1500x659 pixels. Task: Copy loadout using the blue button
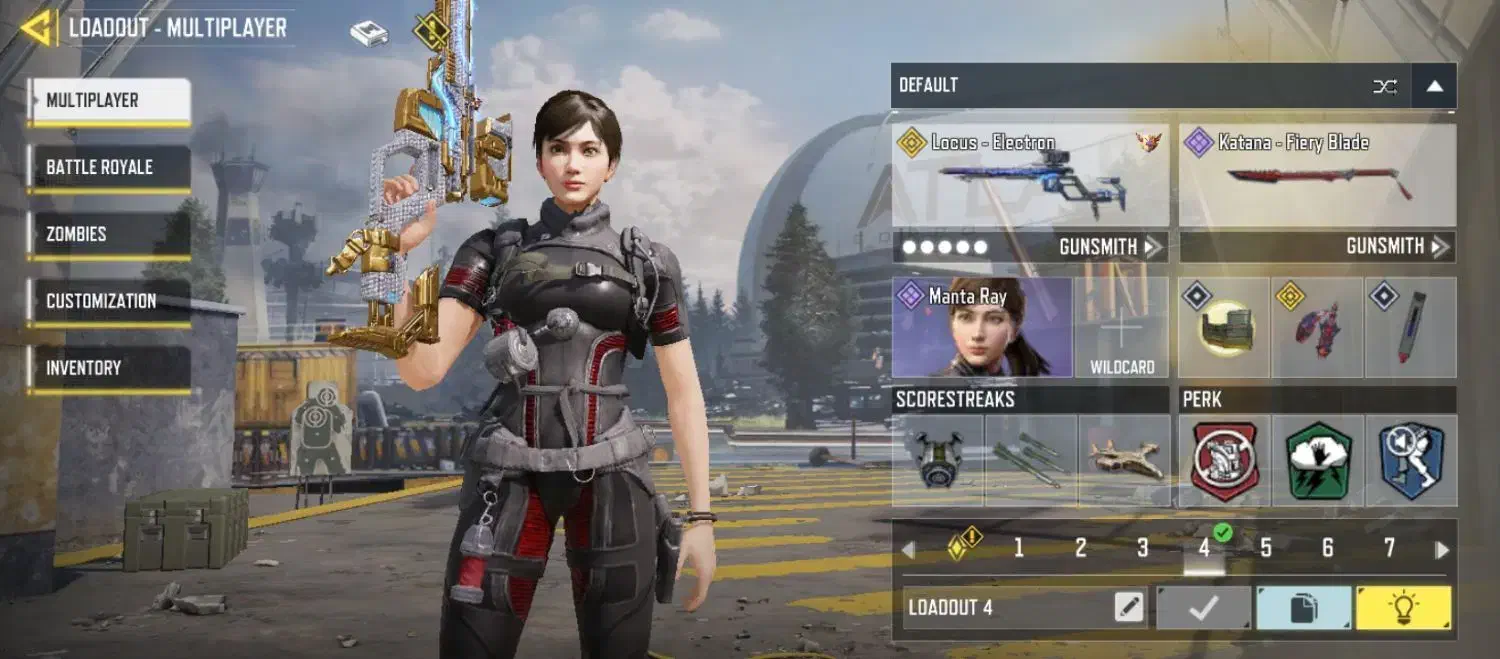pyautogui.click(x=1303, y=607)
